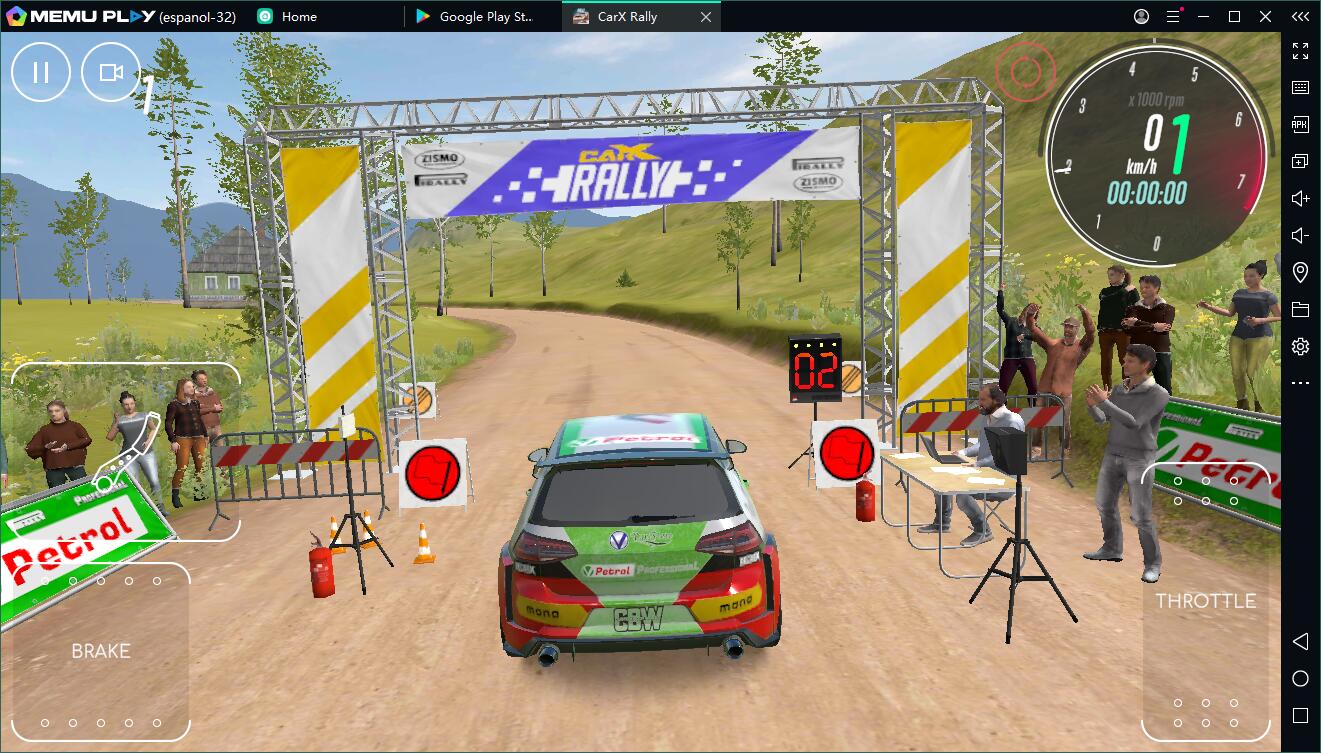Pause the rally race

coord(40,71)
